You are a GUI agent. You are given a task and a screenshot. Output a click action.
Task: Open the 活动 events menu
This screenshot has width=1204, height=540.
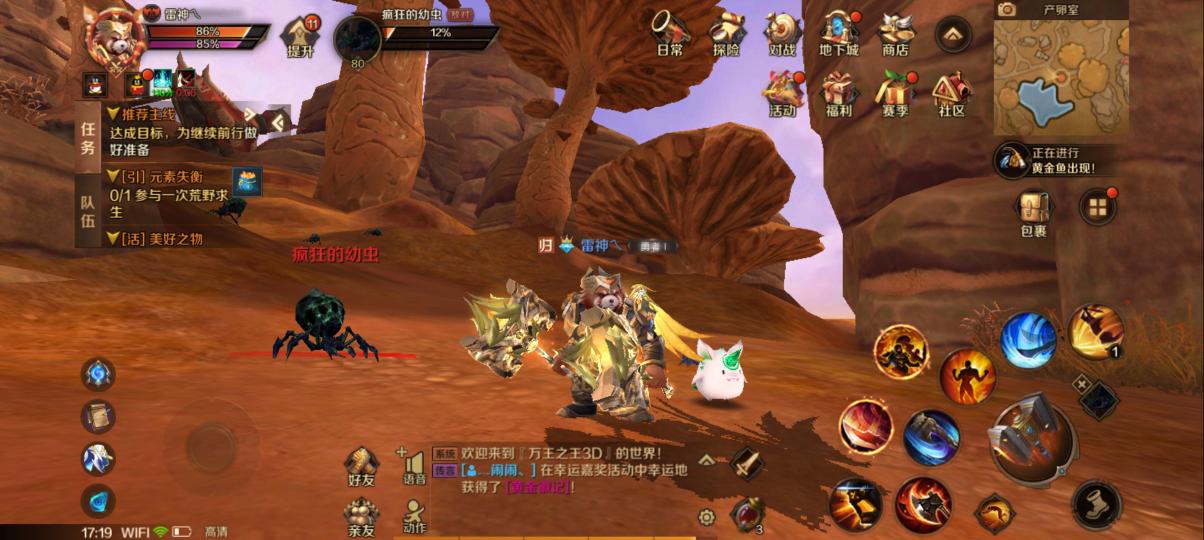click(782, 94)
